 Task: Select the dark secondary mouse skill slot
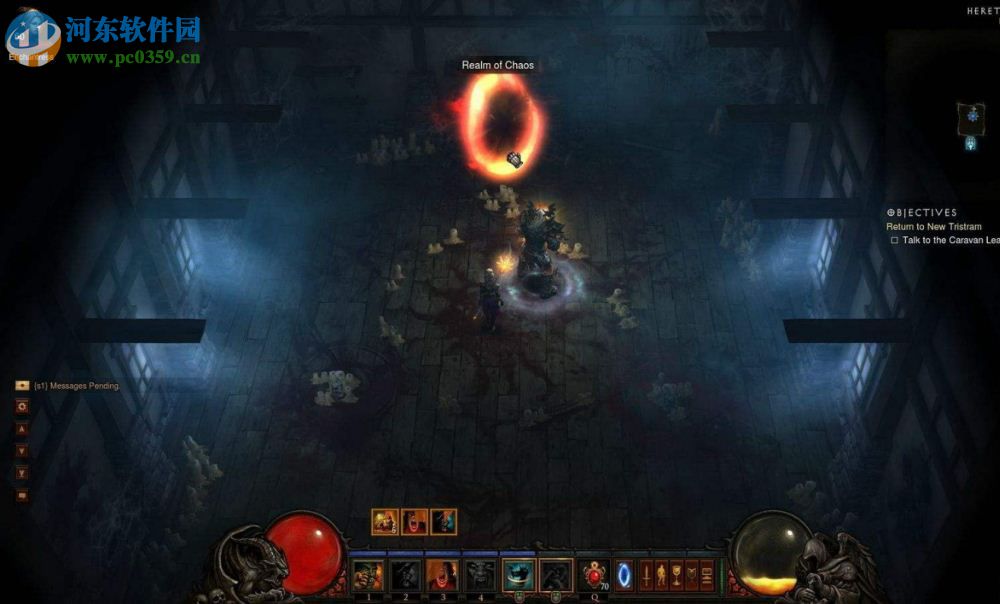click(555, 575)
